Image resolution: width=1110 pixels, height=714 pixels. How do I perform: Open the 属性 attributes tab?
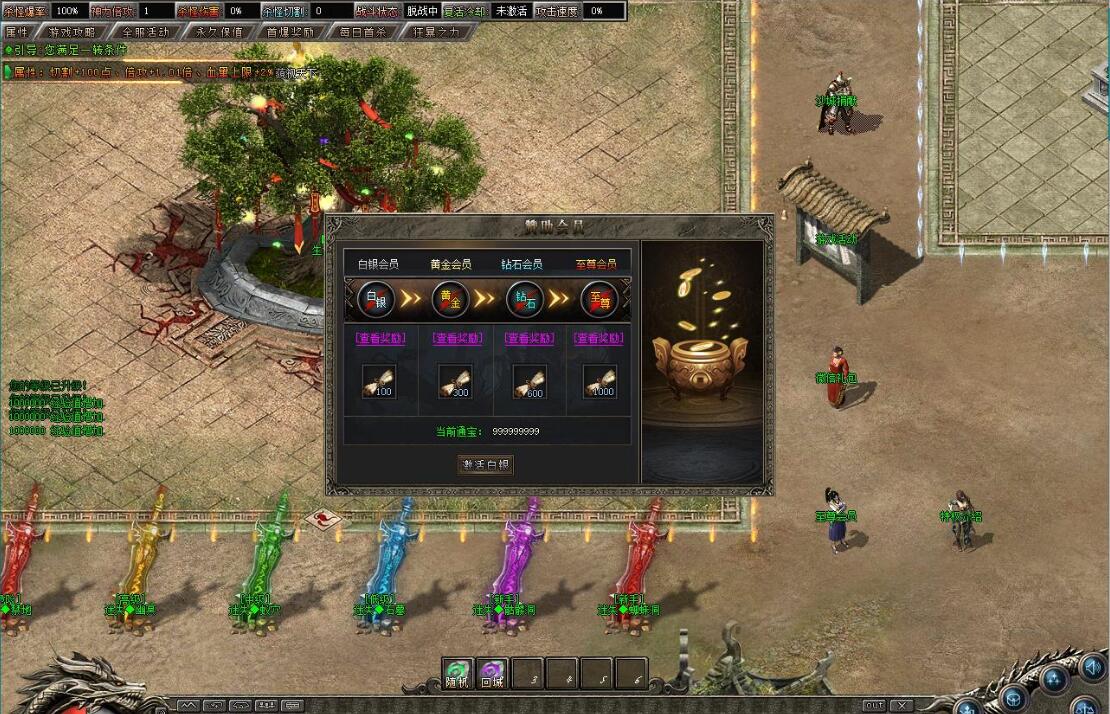[x=17, y=31]
